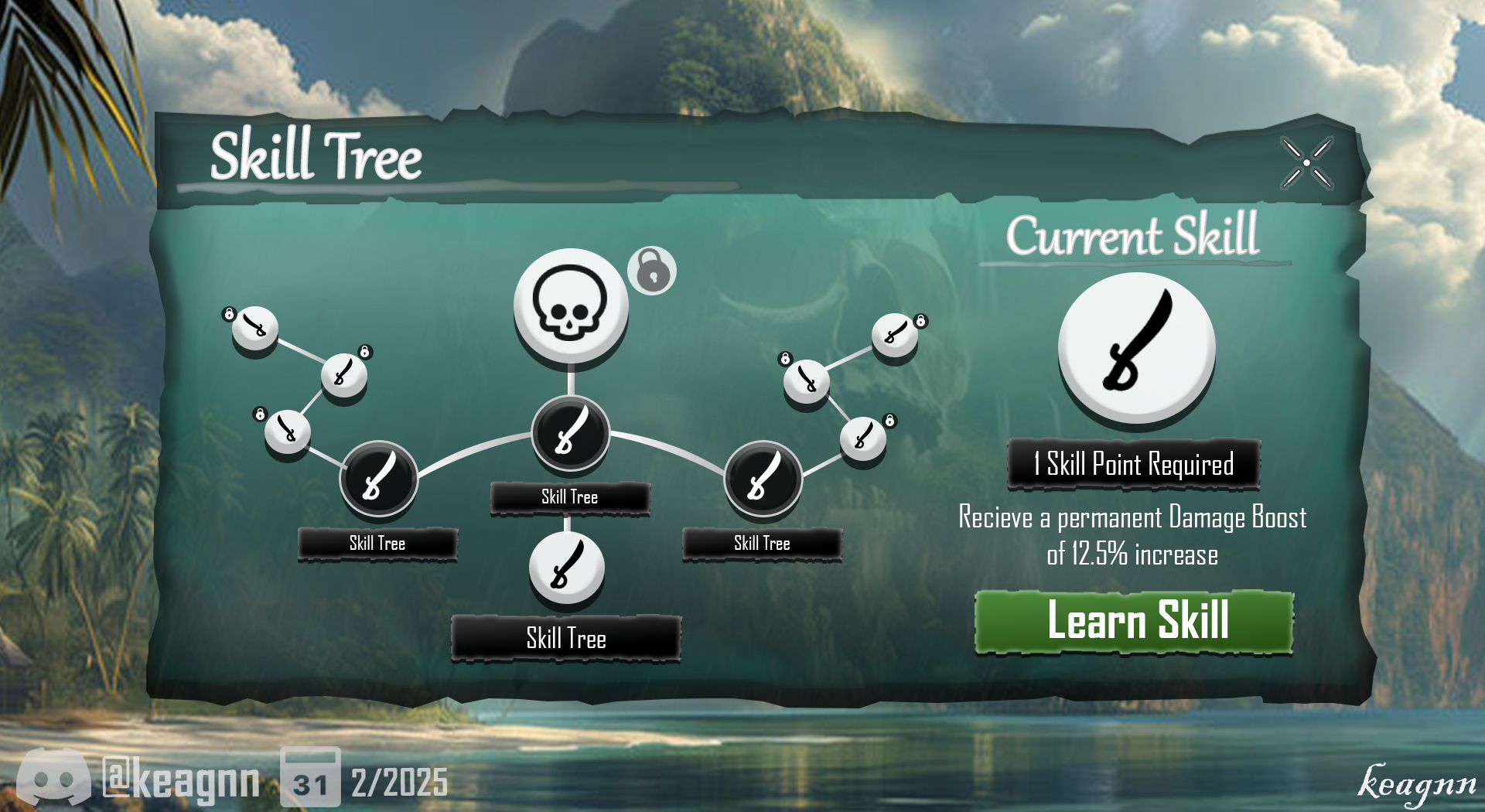The height and width of the screenshot is (812, 1485).
Task: Select the dark sword node directly below the skull
Action: tap(571, 434)
